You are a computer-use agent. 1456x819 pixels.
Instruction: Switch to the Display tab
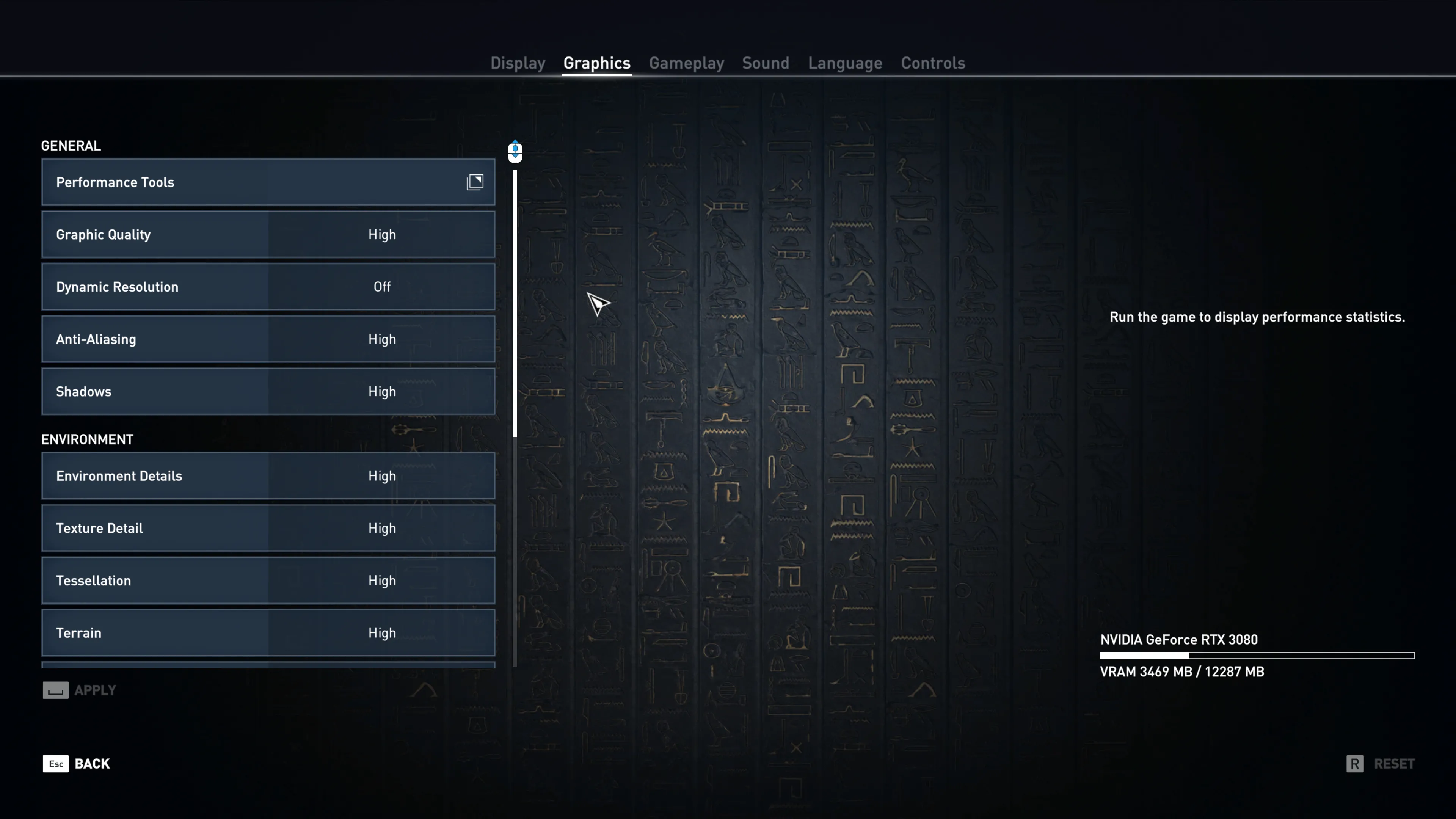(518, 63)
